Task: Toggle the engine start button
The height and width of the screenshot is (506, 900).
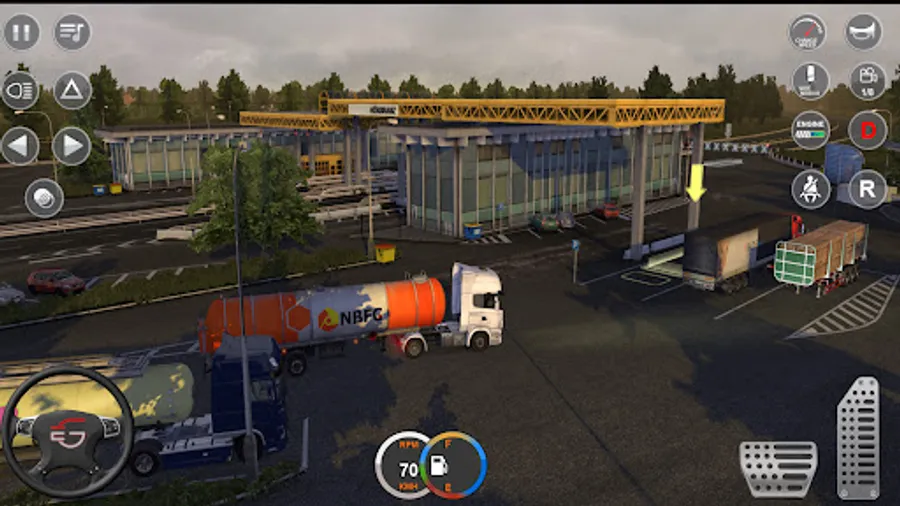Action: pyautogui.click(x=810, y=130)
